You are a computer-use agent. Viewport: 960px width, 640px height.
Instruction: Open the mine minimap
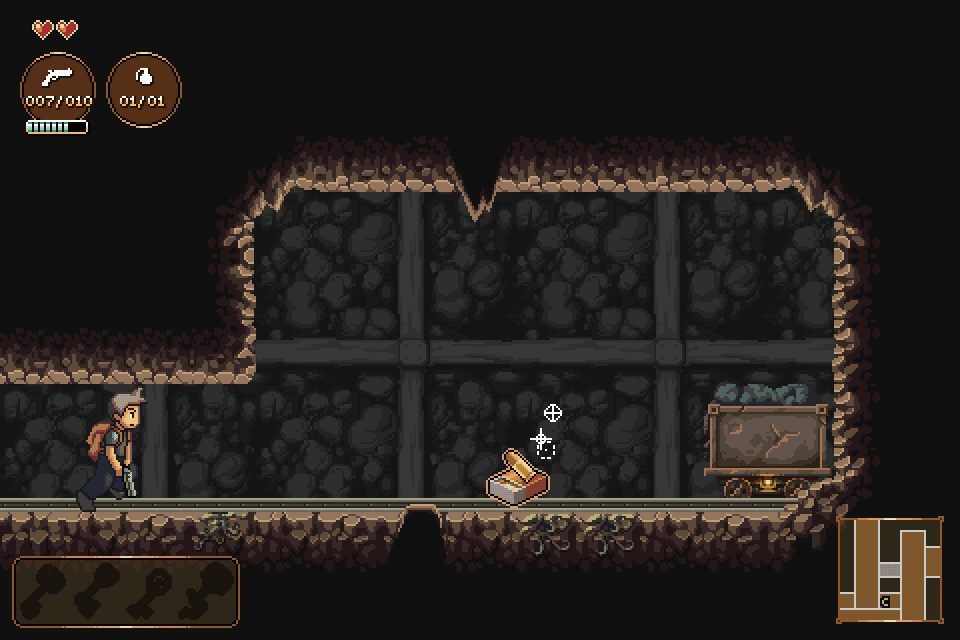890,568
